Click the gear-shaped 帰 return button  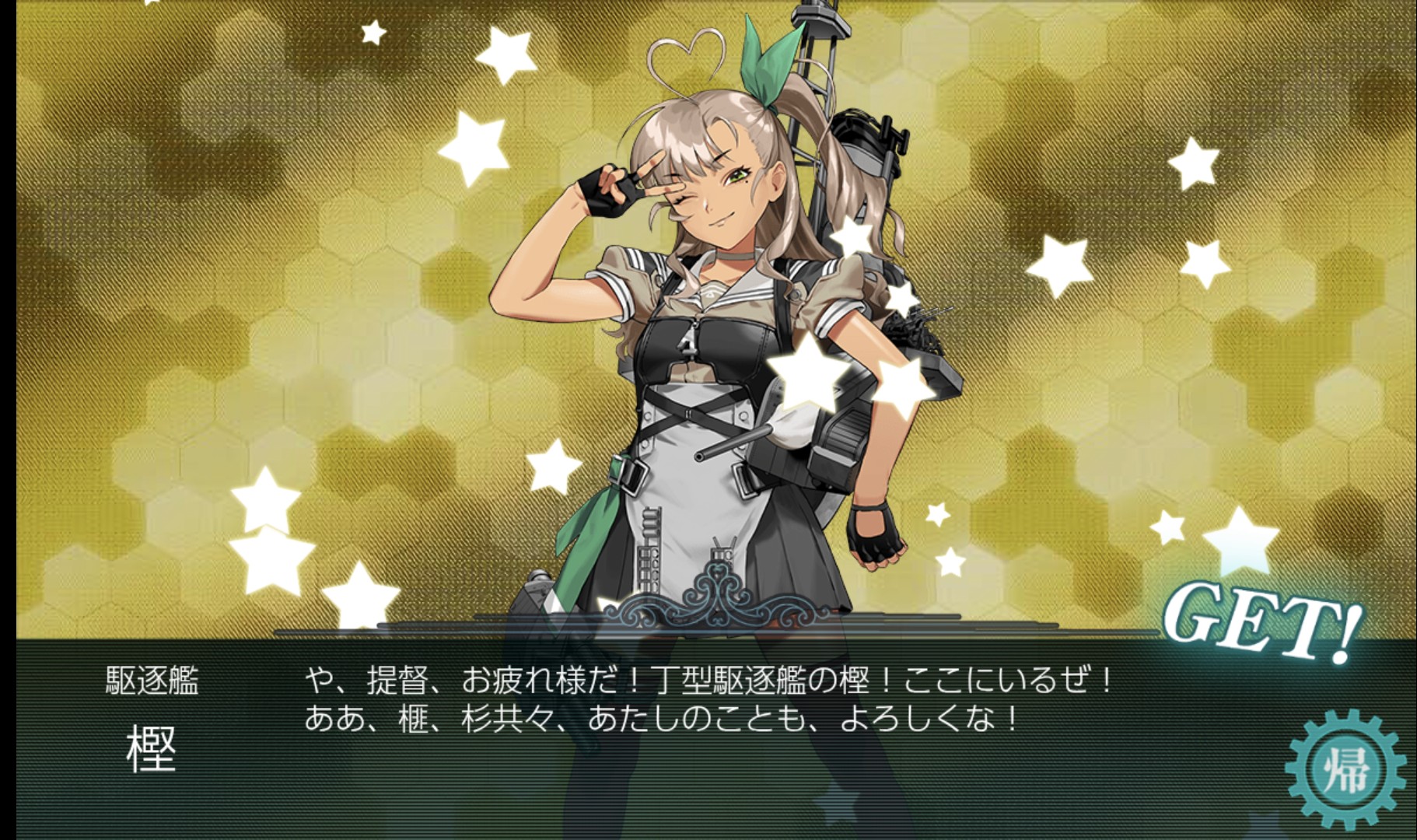(x=1345, y=771)
